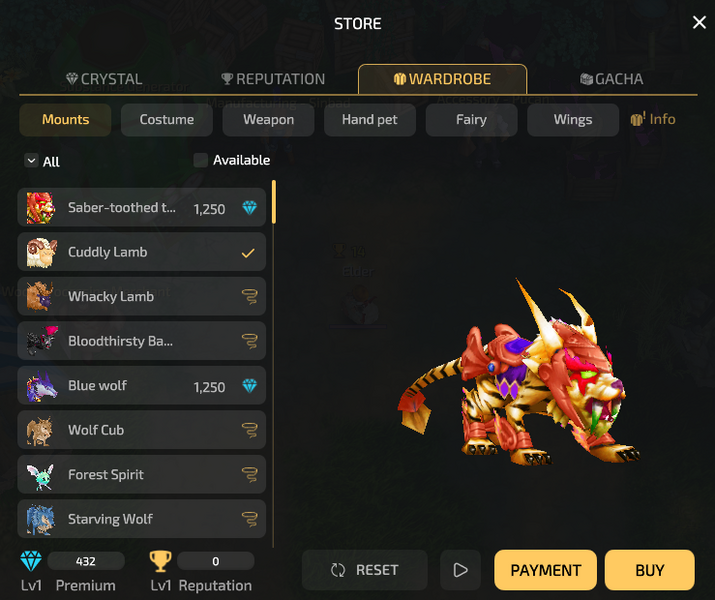
Task: Toggle the All checkbox
Action: pos(31,161)
